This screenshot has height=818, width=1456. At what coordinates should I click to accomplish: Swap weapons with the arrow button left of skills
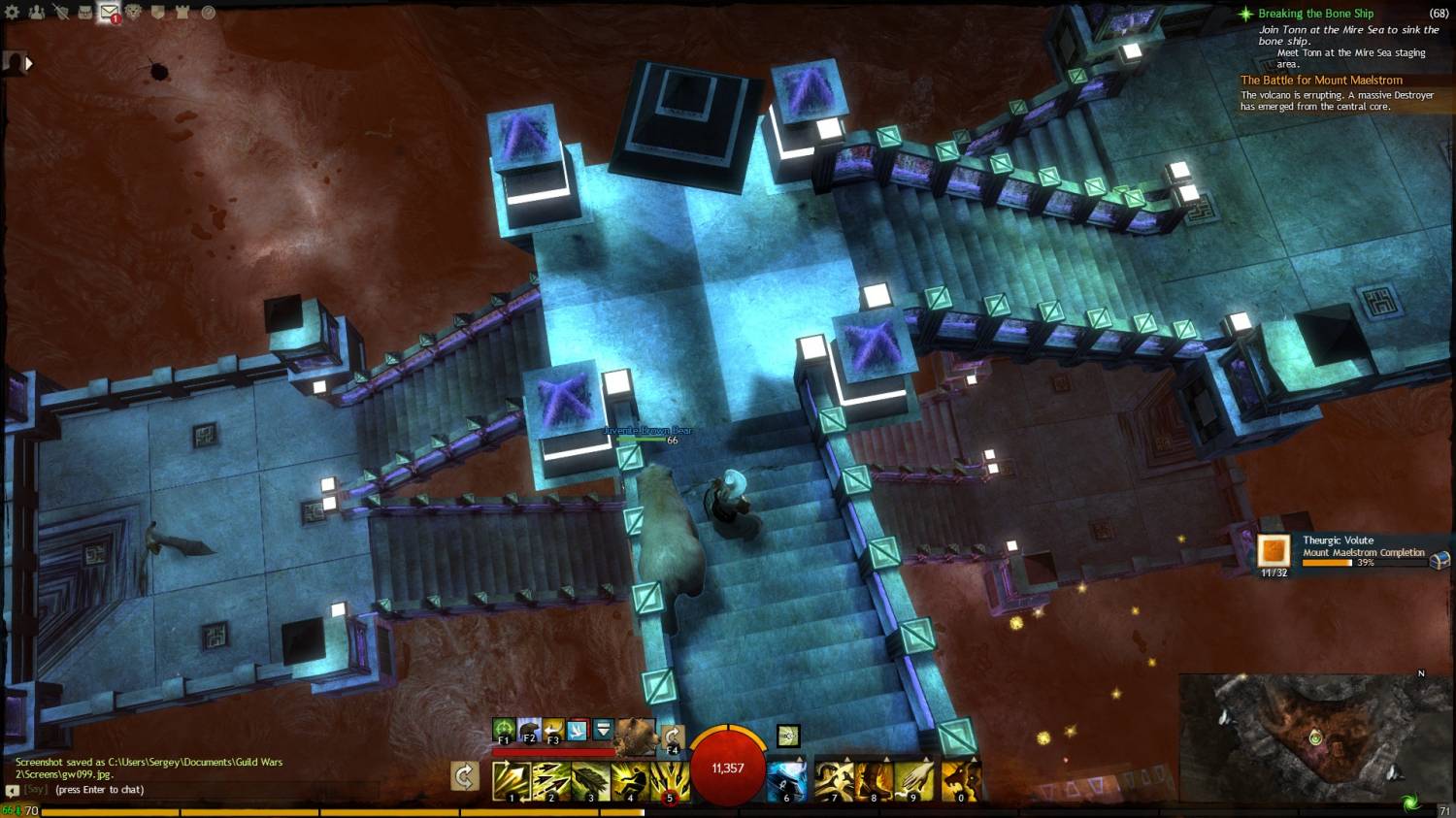465,776
